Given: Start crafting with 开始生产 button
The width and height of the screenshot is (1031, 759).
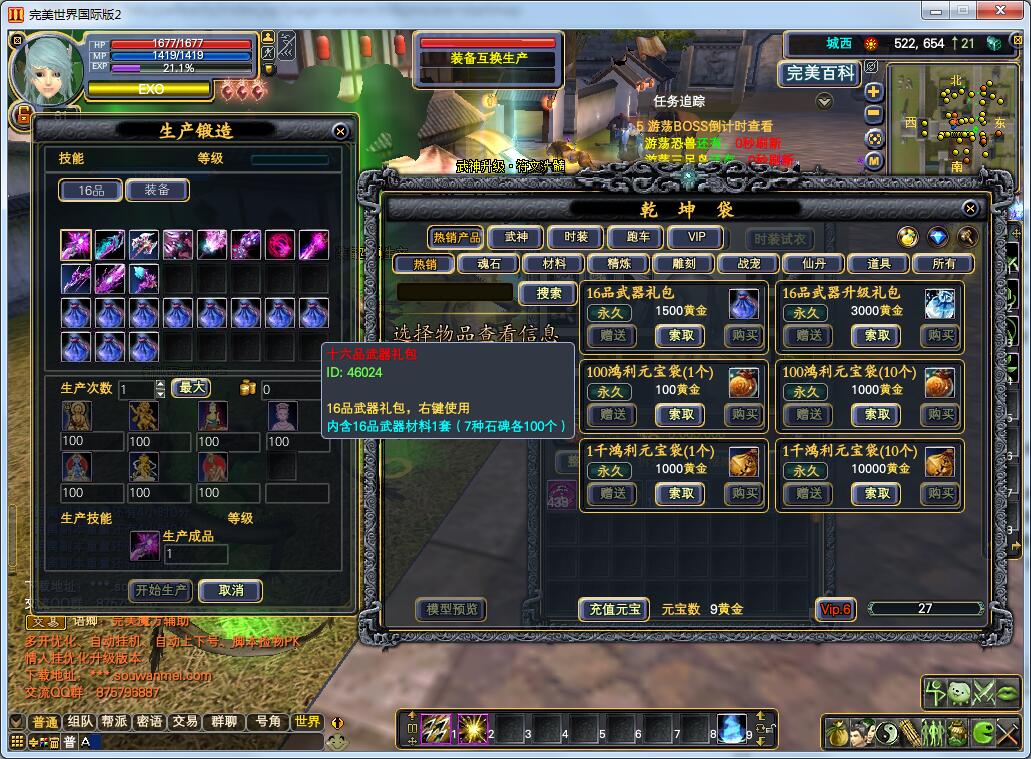Looking at the screenshot, I should pos(161,590).
